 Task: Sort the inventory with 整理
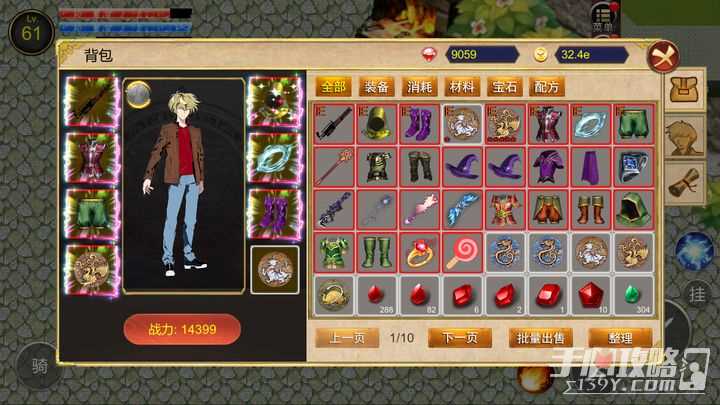point(621,337)
